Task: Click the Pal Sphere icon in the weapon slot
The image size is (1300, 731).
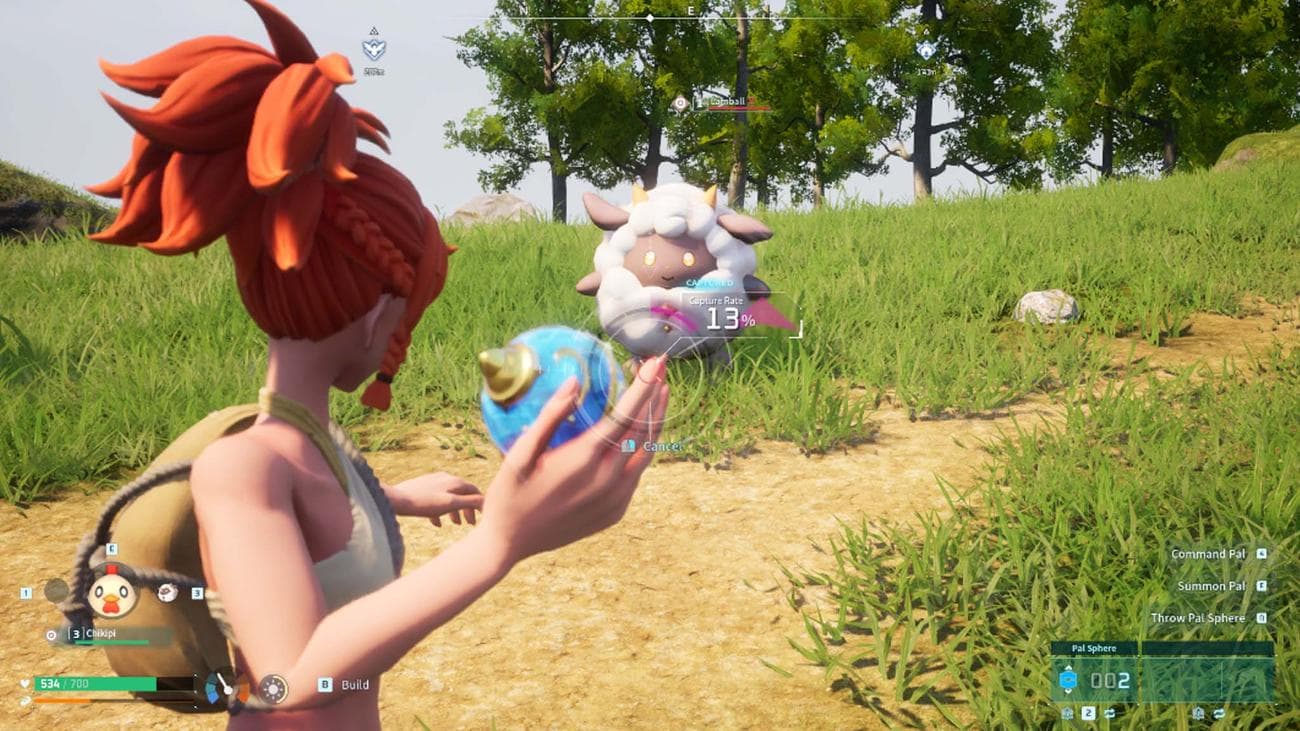Action: point(1068,680)
